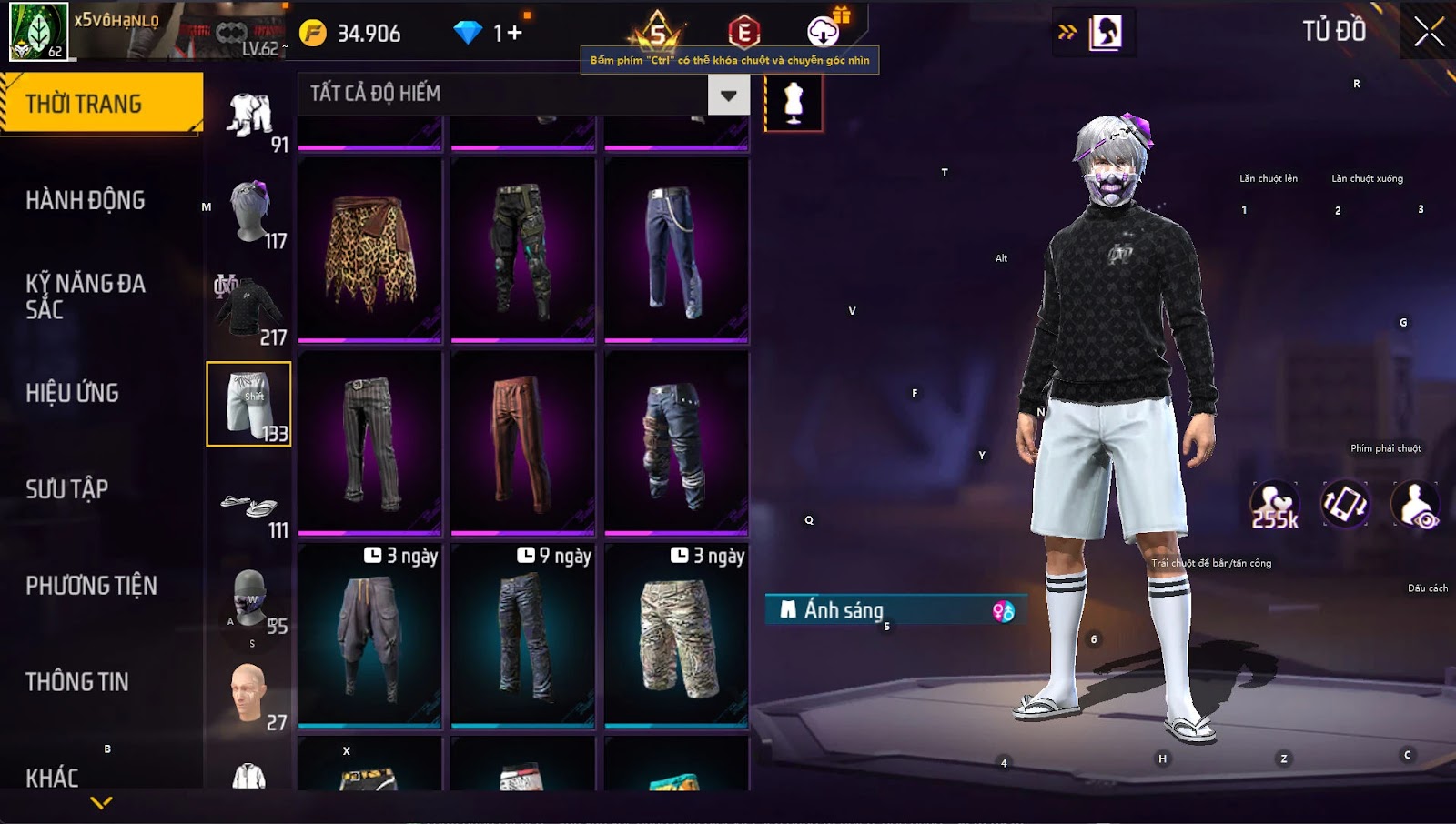The width and height of the screenshot is (1456, 824).
Task: Switch to Hành Động menu
Action: pos(86,200)
